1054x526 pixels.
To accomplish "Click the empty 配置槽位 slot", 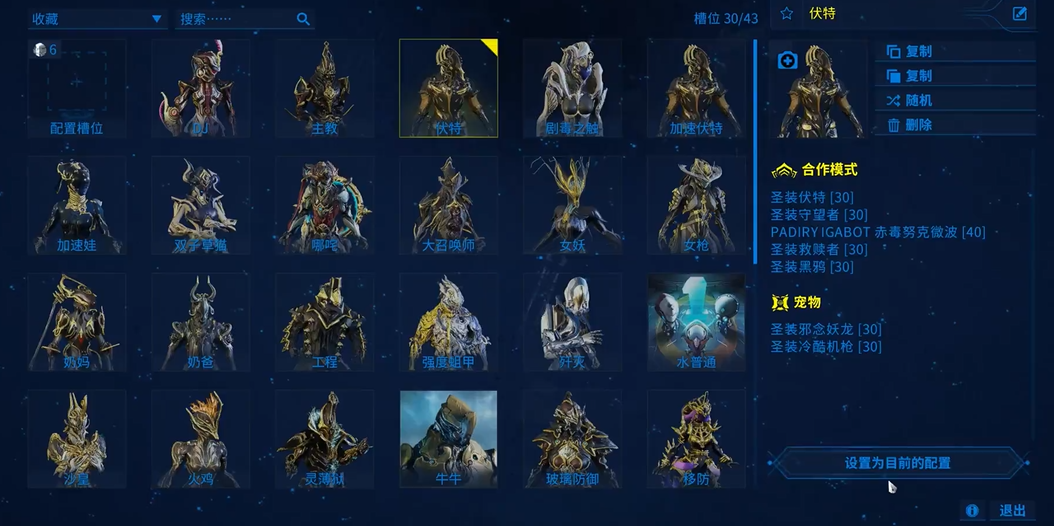I will [77, 88].
